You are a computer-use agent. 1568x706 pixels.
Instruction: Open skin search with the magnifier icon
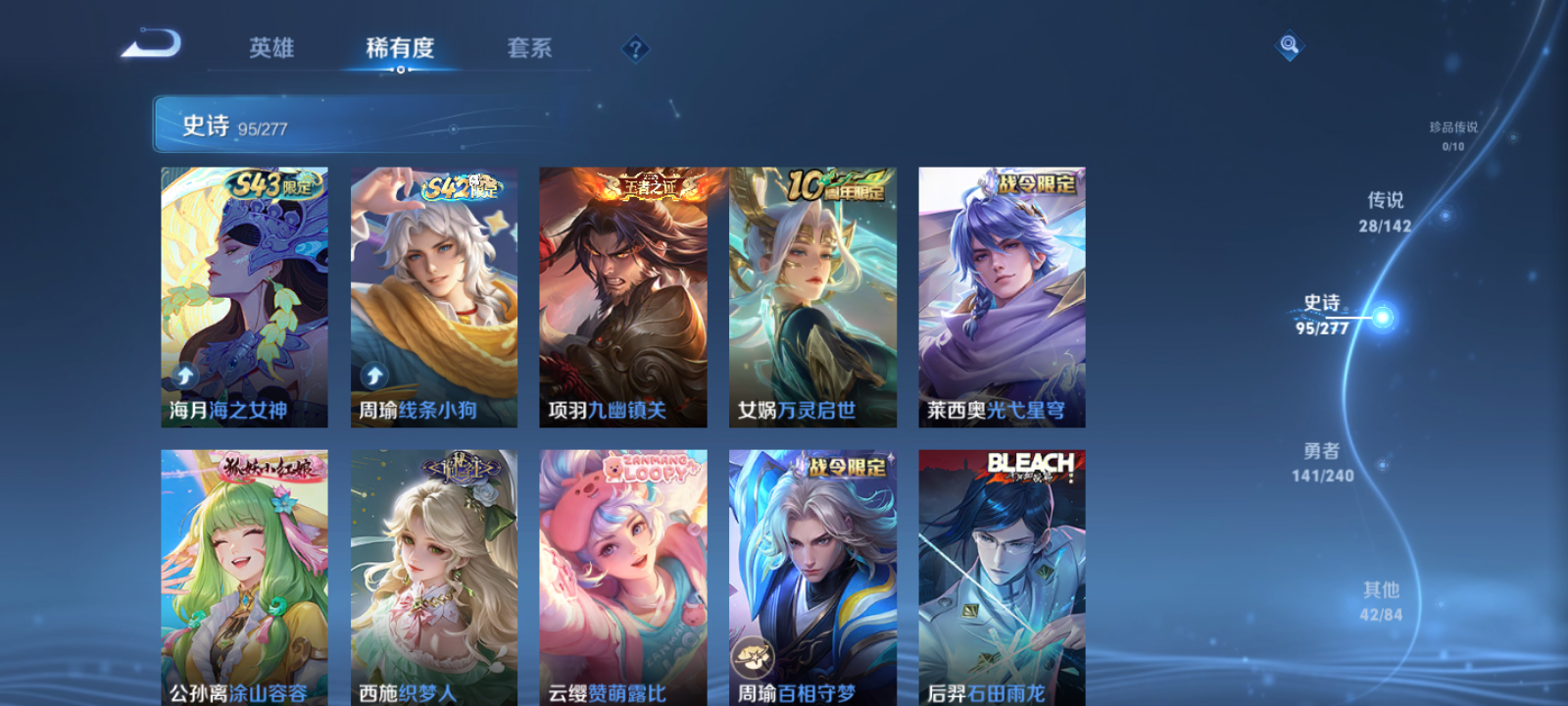click(x=1288, y=43)
